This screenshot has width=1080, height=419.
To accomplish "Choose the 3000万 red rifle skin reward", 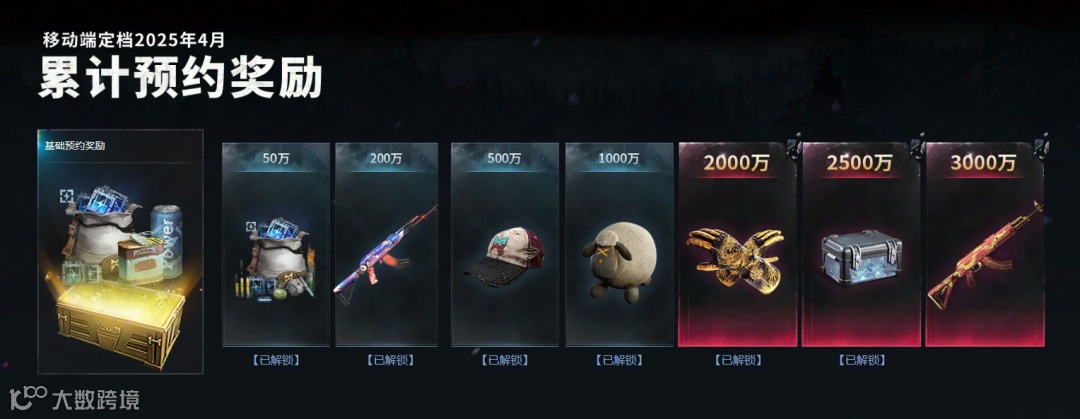I will pos(984,253).
